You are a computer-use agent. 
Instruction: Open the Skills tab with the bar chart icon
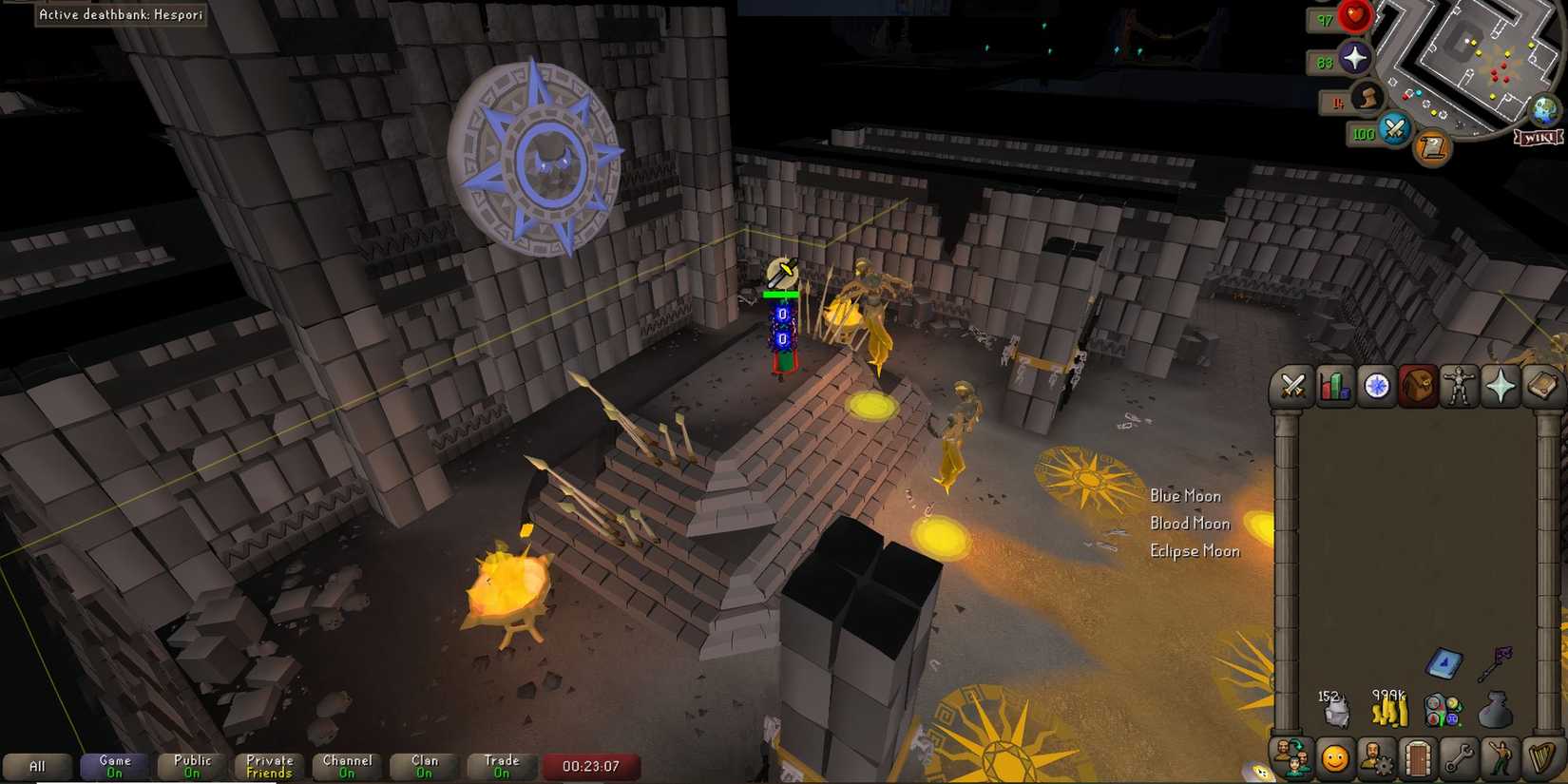pos(1334,387)
